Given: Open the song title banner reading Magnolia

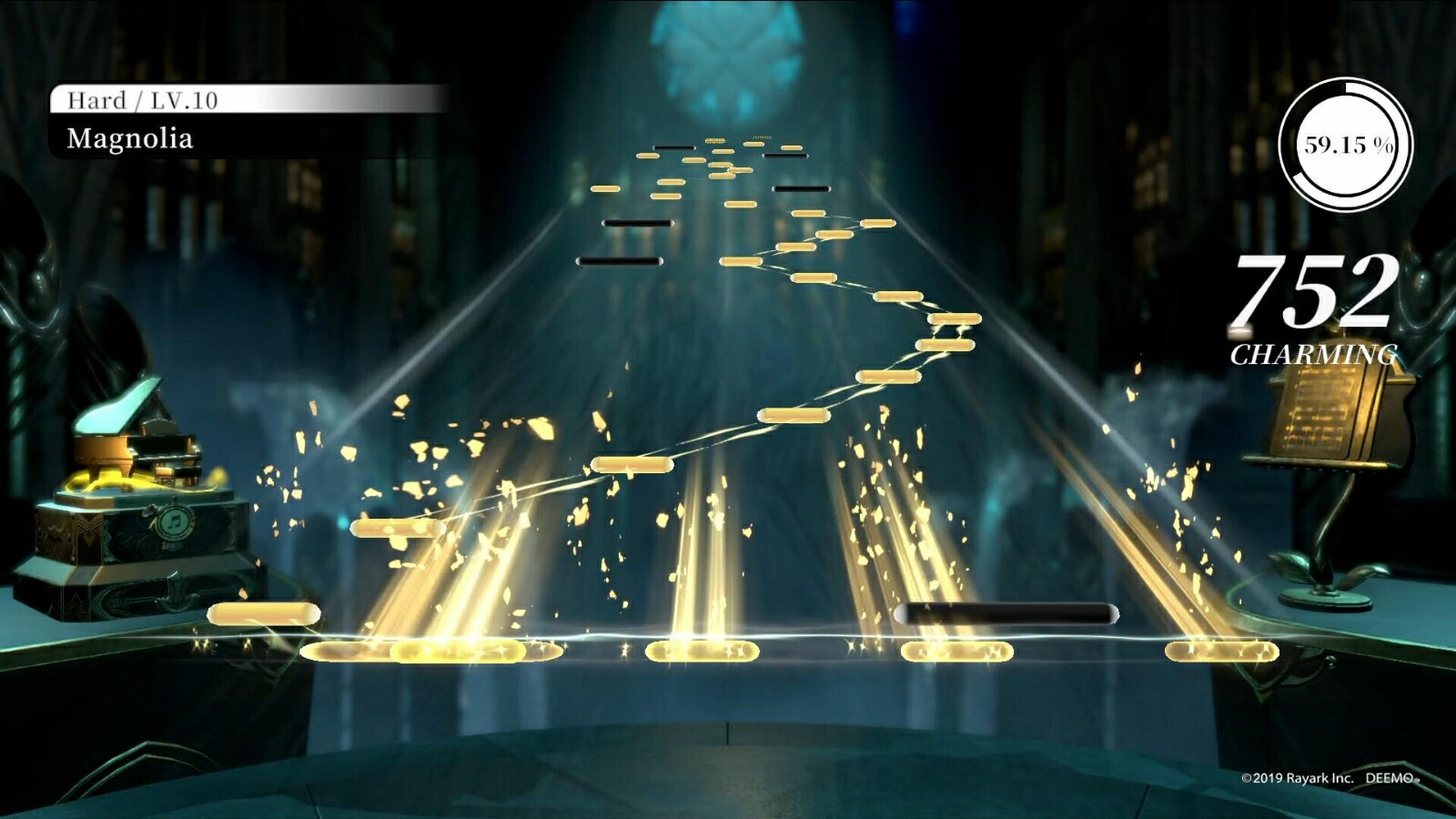Looking at the screenshot, I should click(x=130, y=138).
